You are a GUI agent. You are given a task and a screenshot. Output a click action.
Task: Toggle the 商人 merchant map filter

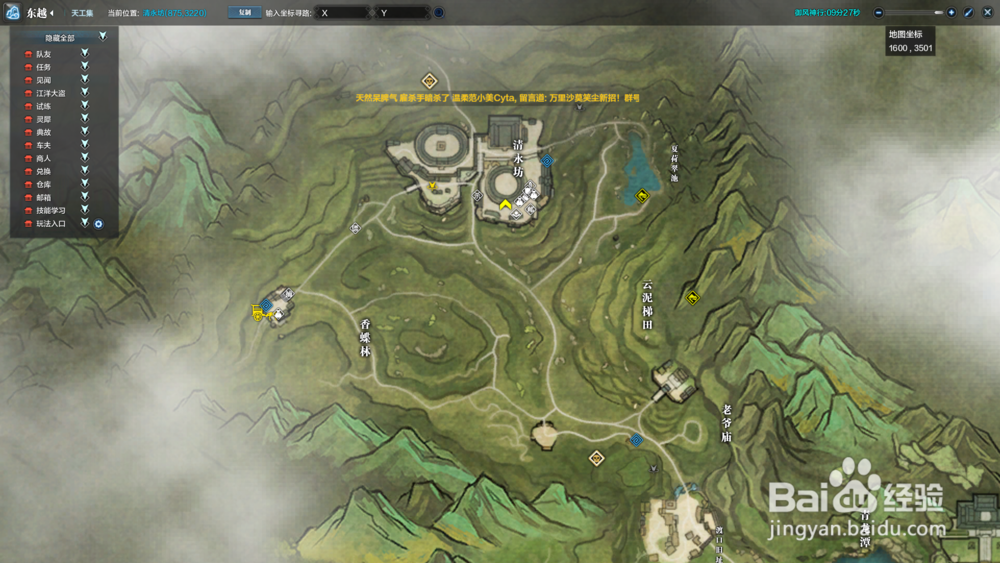(x=85, y=158)
